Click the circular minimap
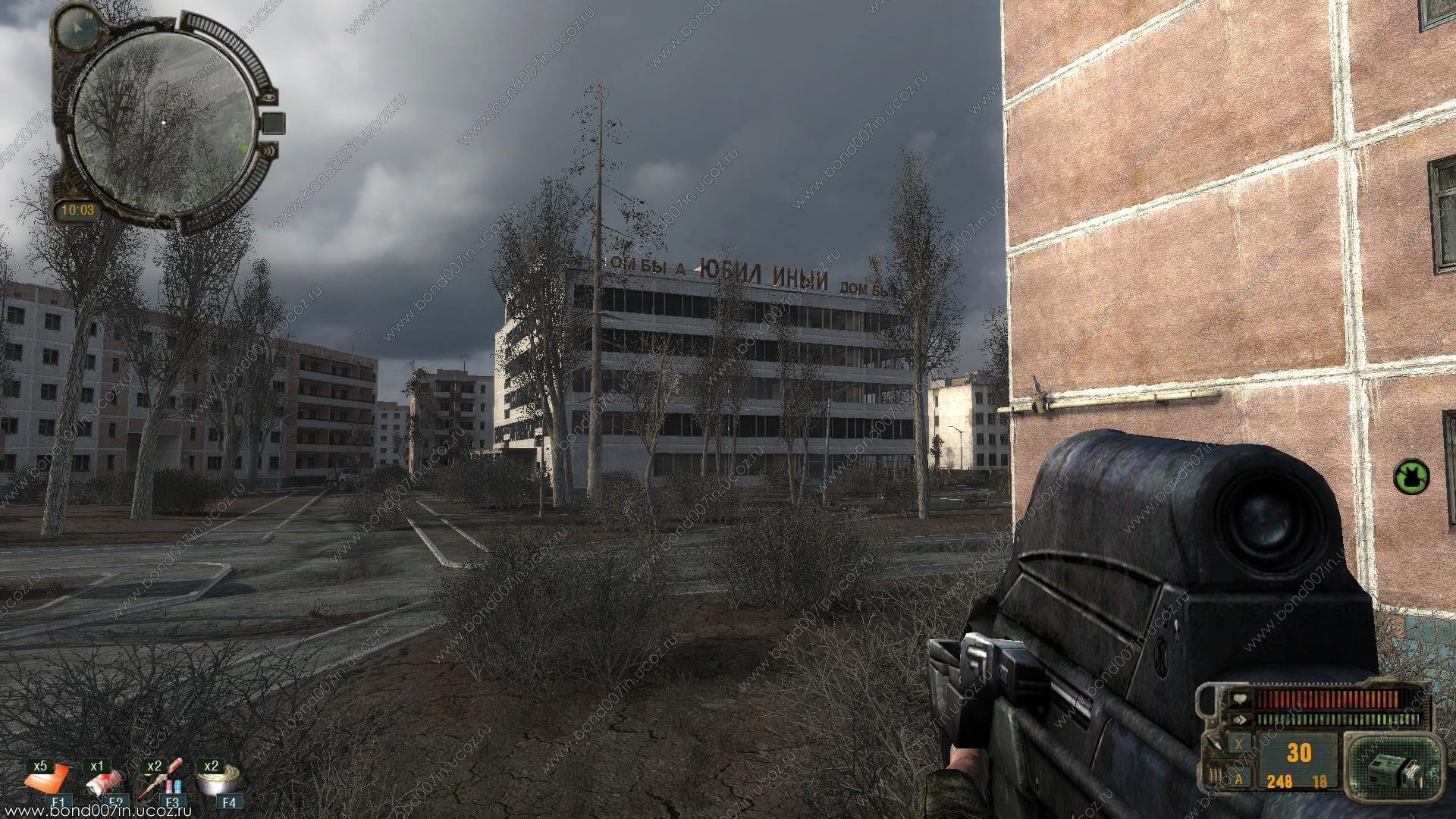 [164, 122]
